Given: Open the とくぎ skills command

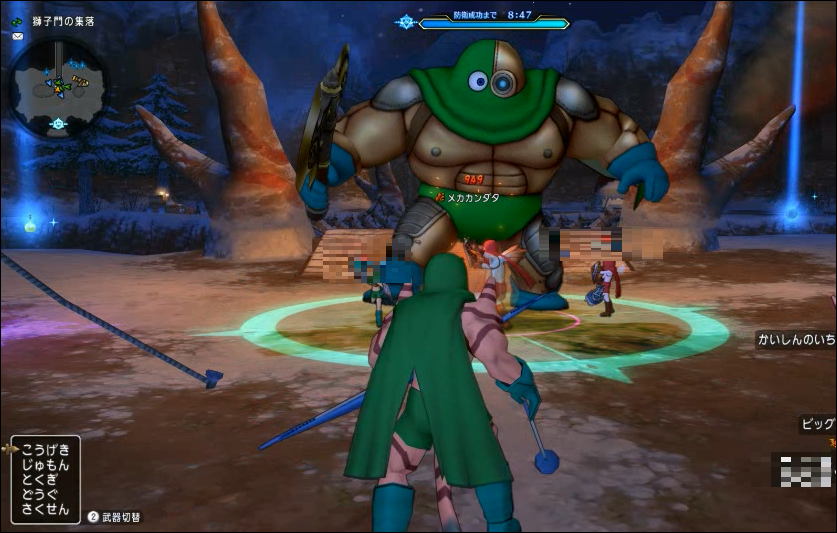Looking at the screenshot, I should click(42, 479).
